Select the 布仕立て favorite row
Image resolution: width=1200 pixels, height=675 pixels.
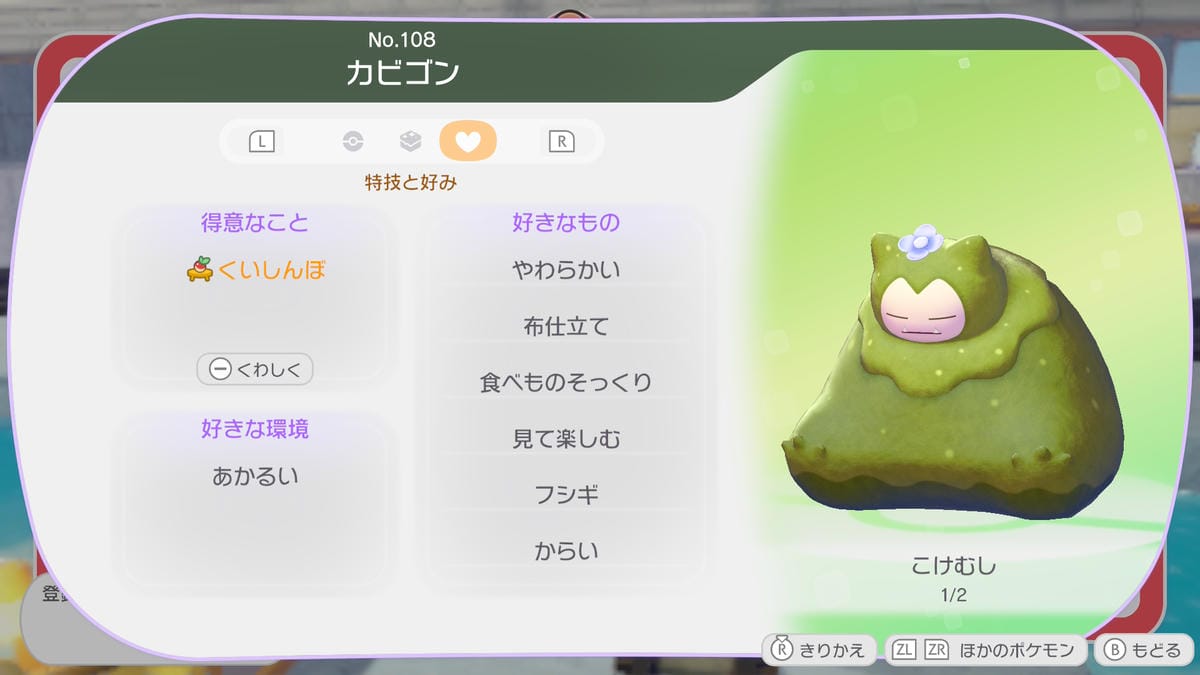566,326
